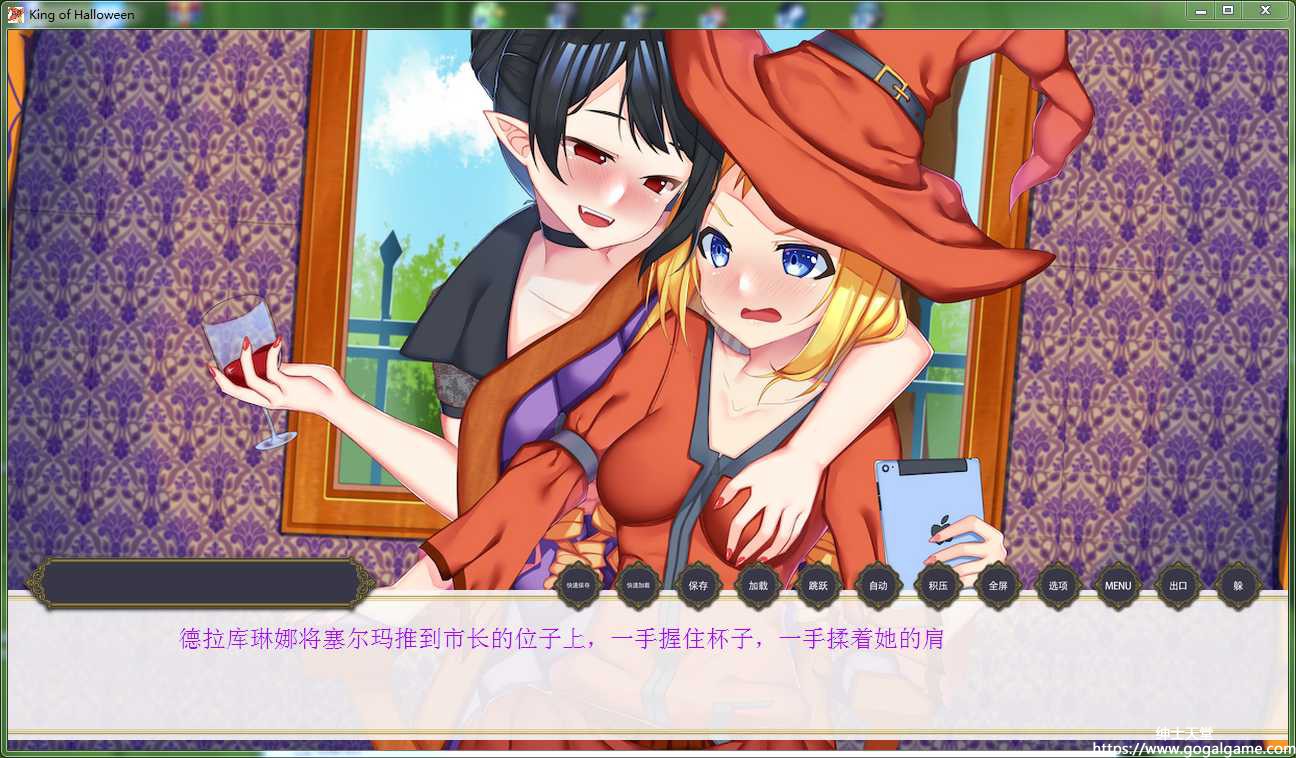
Task: Enable 自动 auto-play mode
Action: [x=878, y=586]
